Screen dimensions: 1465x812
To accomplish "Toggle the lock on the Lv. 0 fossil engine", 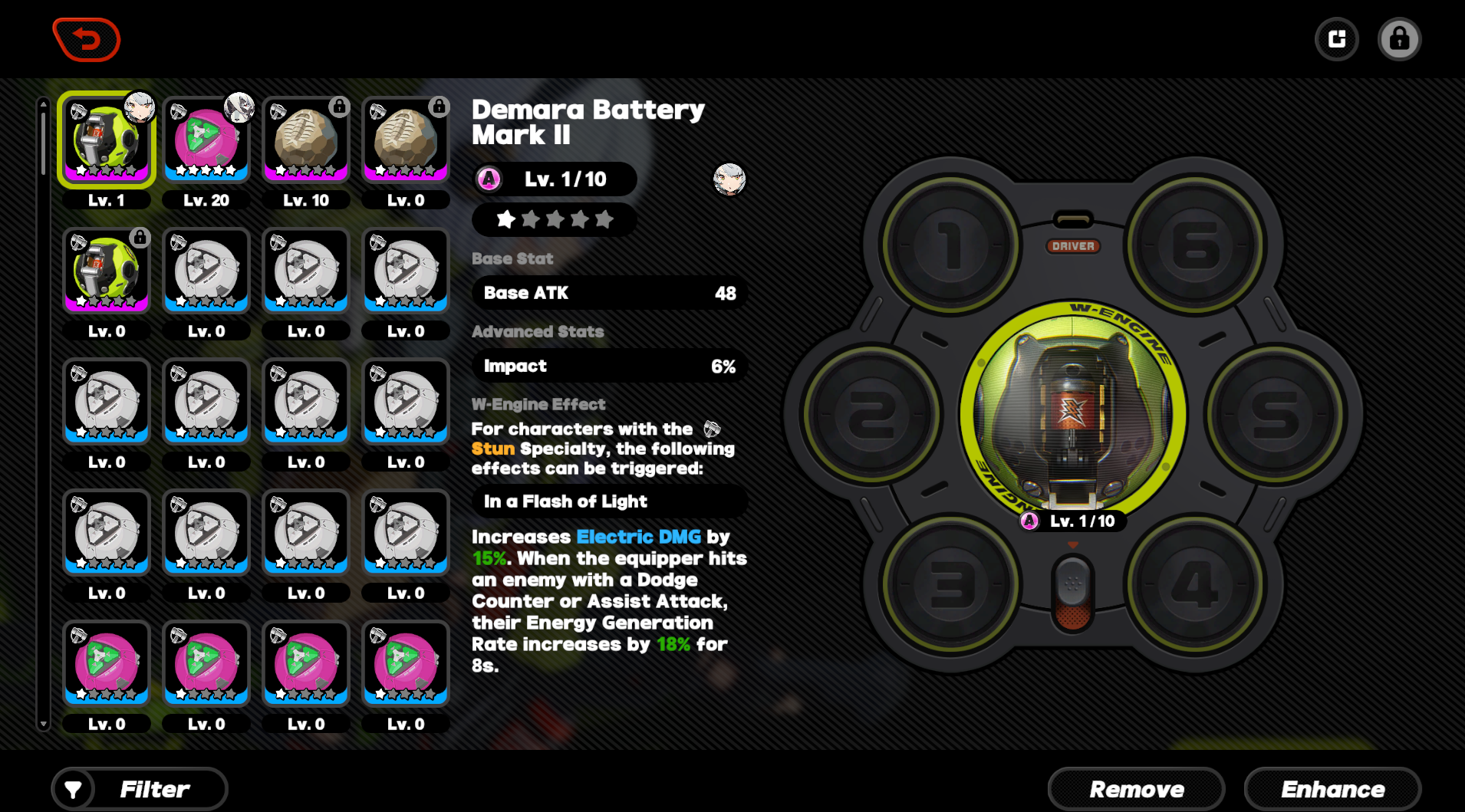I will click(439, 107).
